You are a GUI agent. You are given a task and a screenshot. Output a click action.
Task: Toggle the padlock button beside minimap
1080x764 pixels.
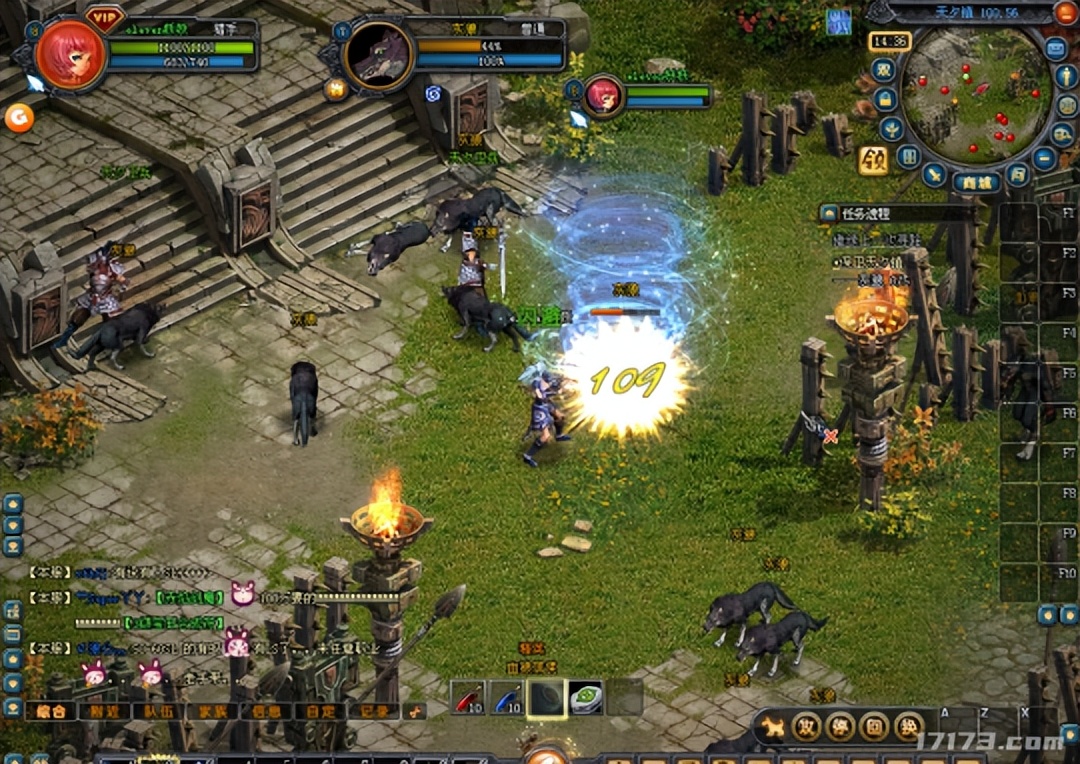(885, 99)
